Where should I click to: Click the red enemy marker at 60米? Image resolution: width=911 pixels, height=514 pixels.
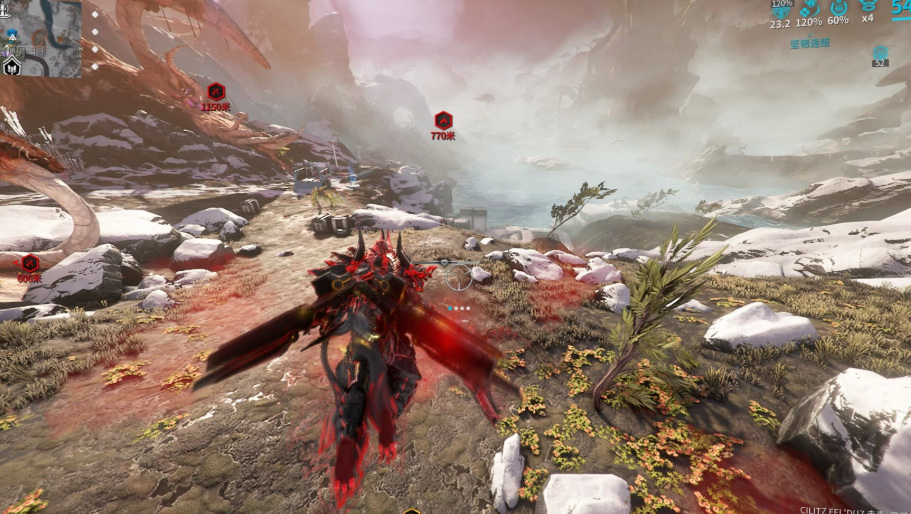tap(30, 263)
